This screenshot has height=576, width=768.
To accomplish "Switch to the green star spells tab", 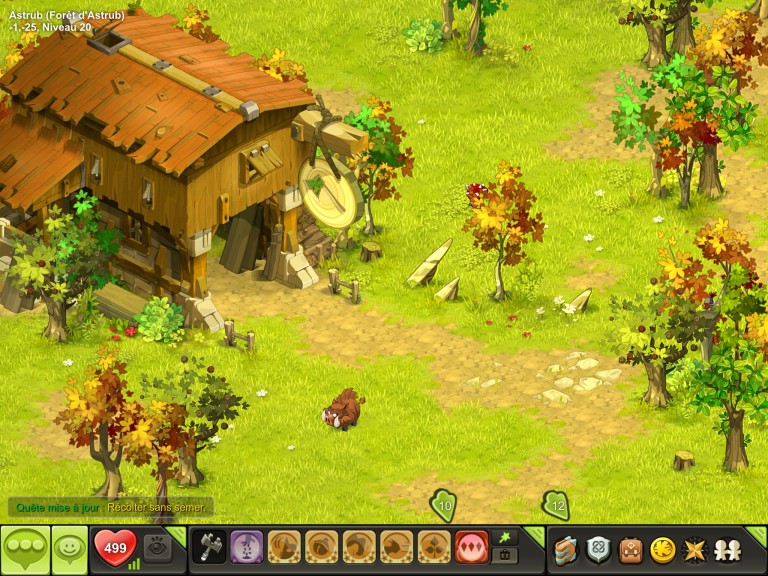I will [505, 538].
